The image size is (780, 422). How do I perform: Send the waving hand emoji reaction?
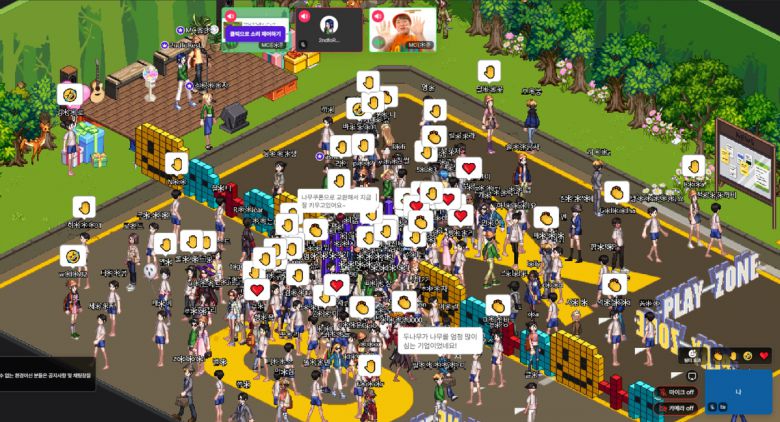[x=732, y=355]
